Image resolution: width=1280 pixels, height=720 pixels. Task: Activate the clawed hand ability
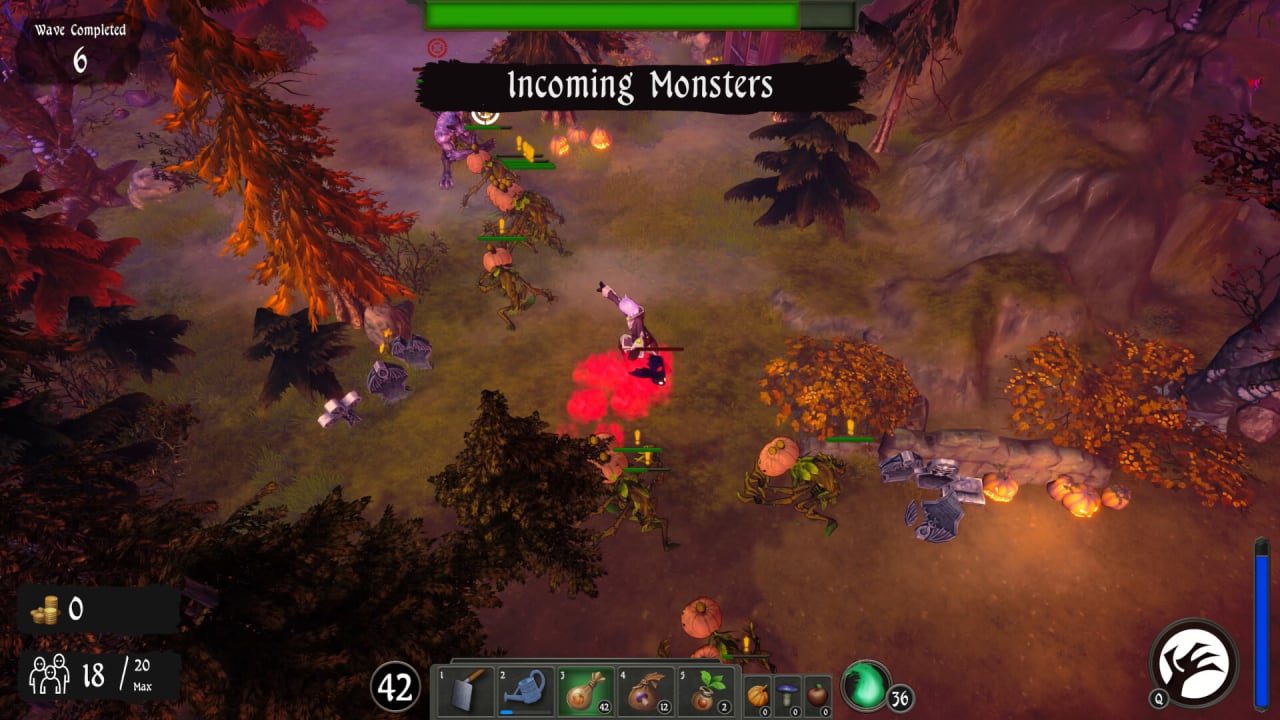coord(1194,663)
